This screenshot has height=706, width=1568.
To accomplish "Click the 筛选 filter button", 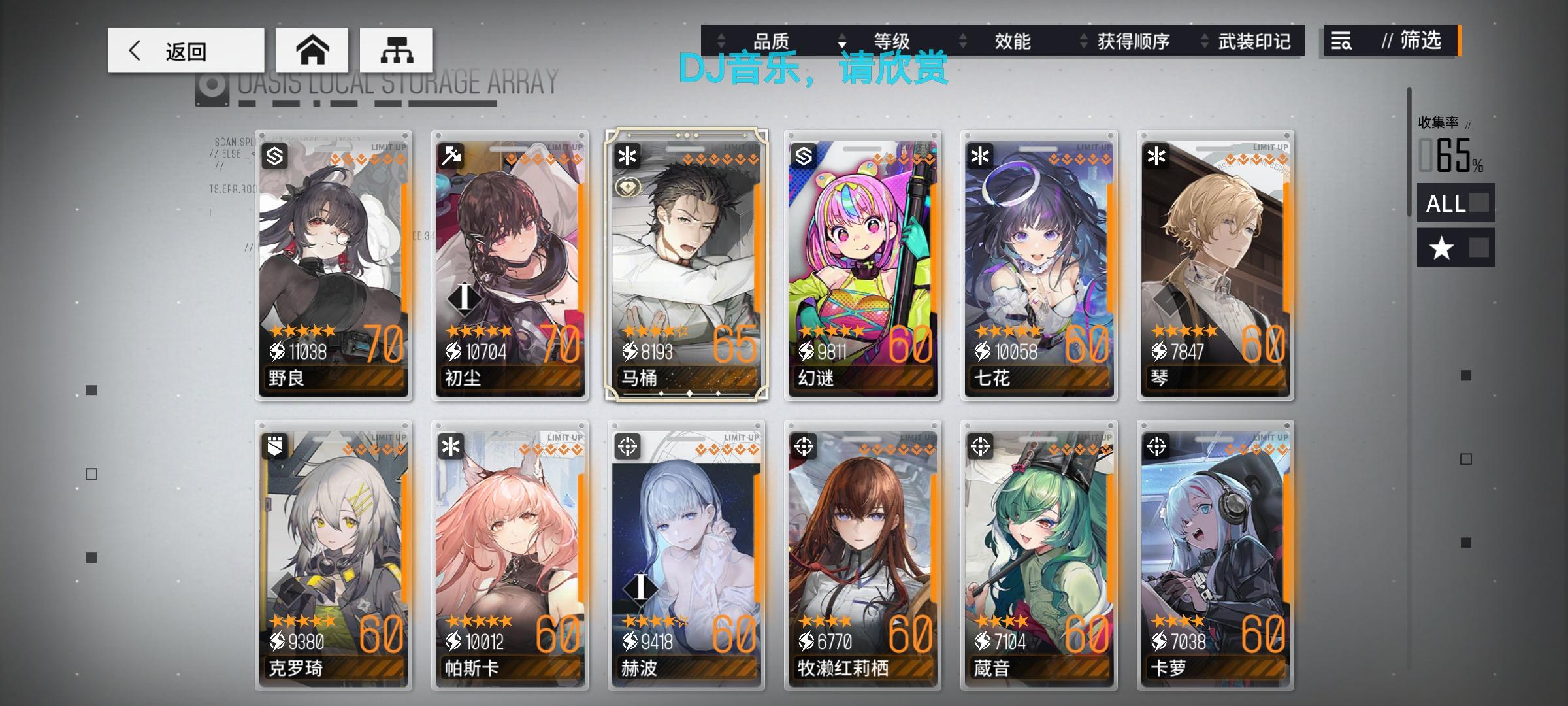I will [1414, 42].
